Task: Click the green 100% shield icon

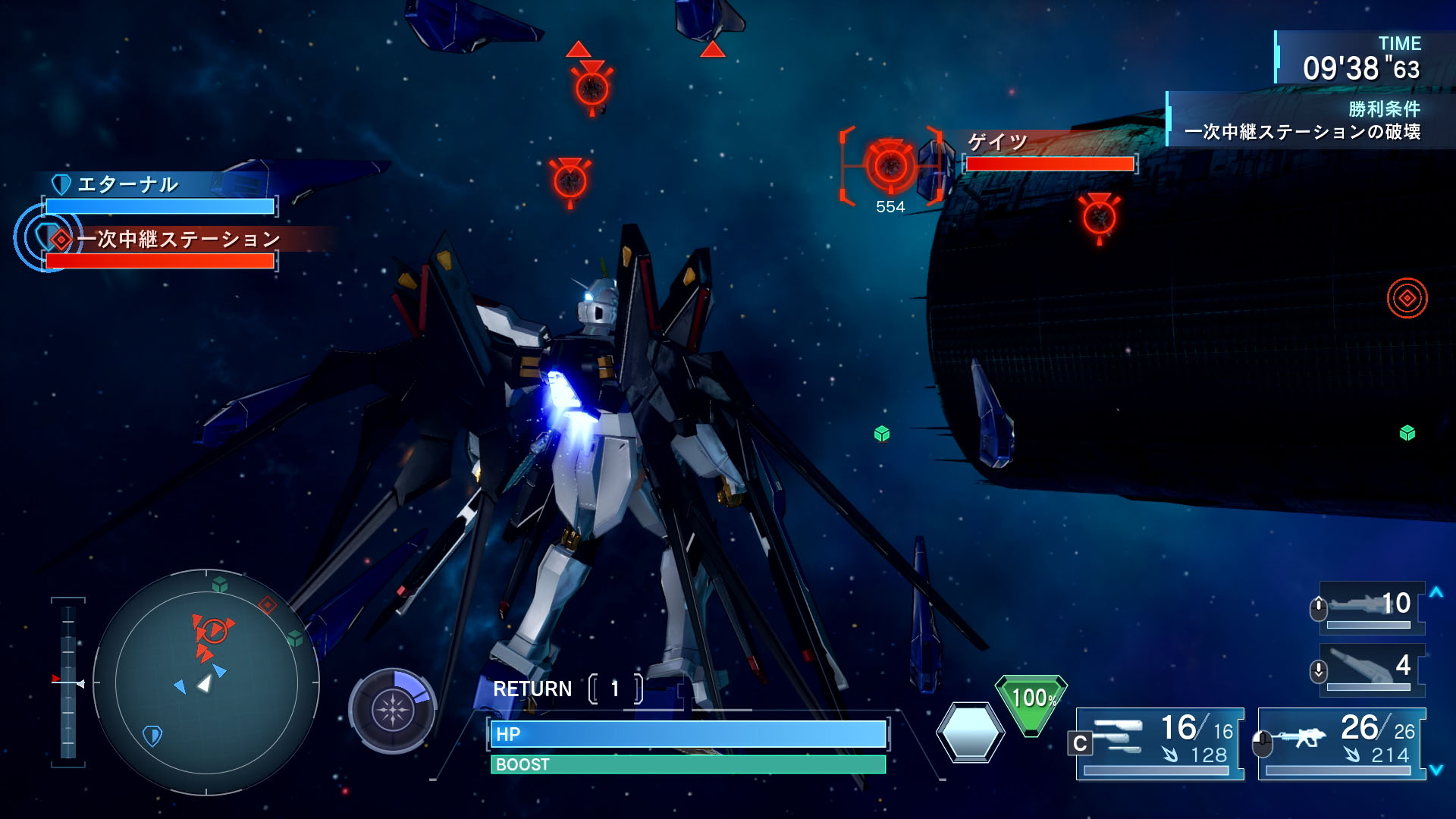Action: coord(1031,702)
